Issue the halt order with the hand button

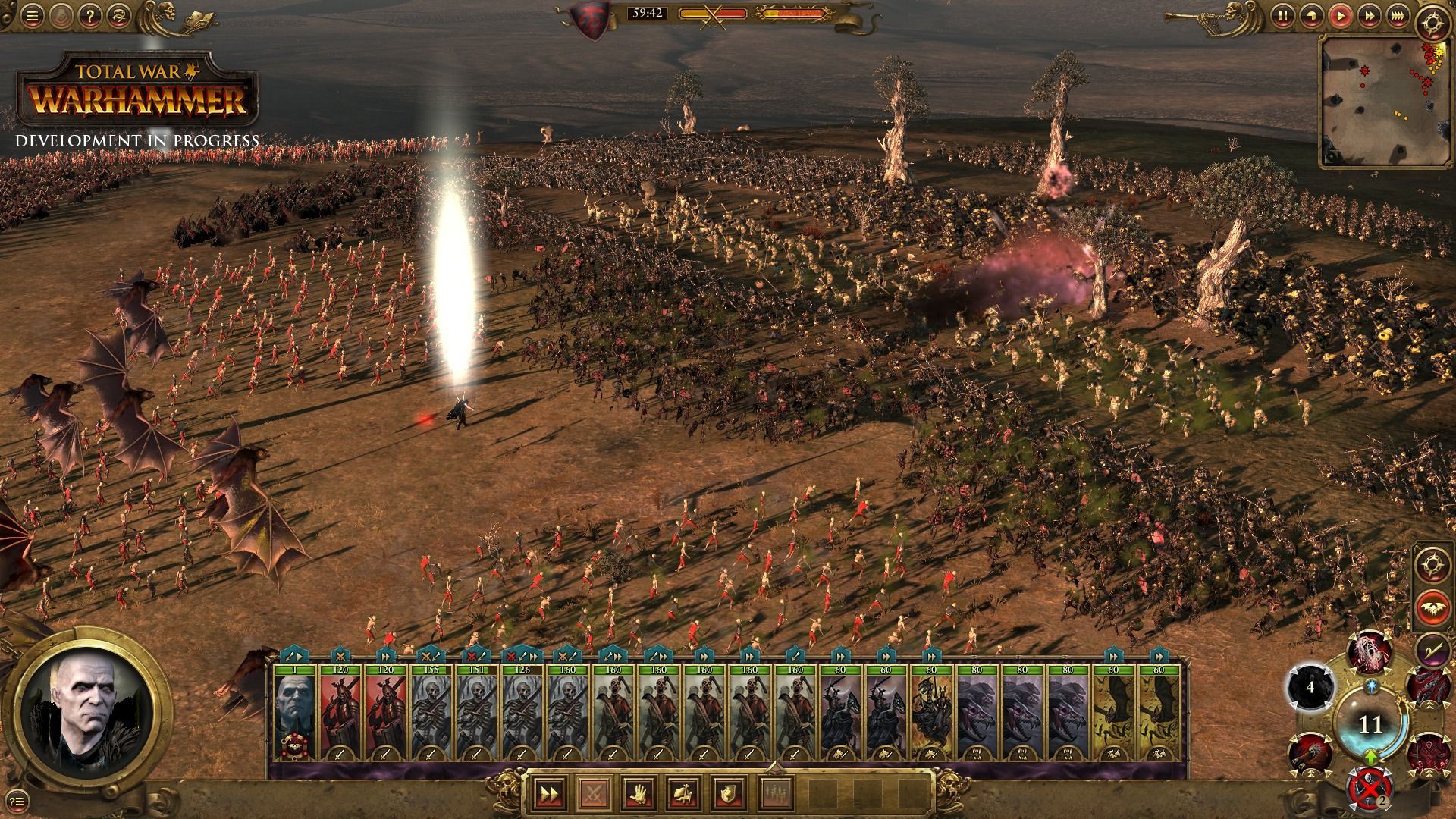(x=637, y=793)
